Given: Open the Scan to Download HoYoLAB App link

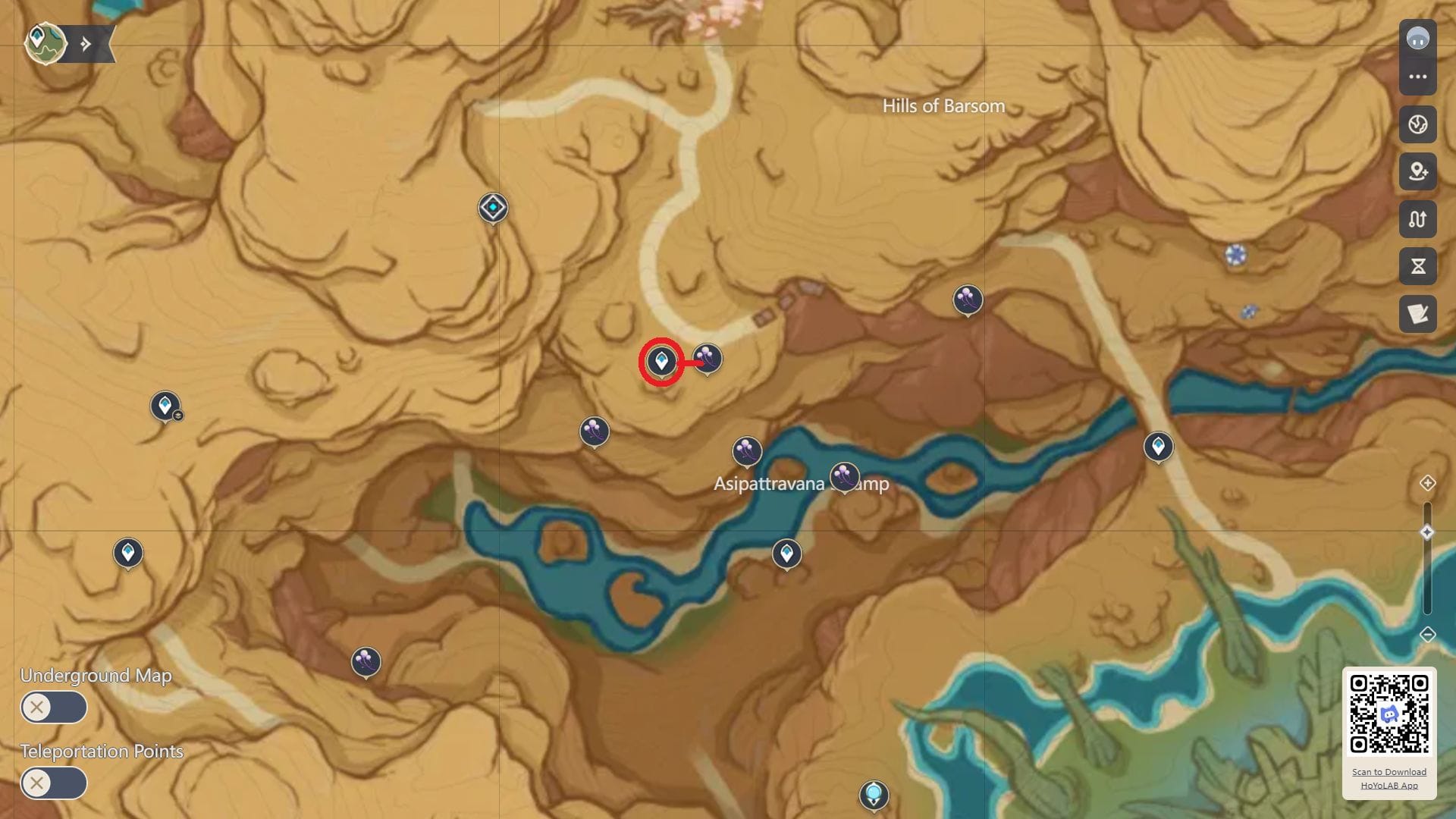Looking at the screenshot, I should [x=1389, y=779].
